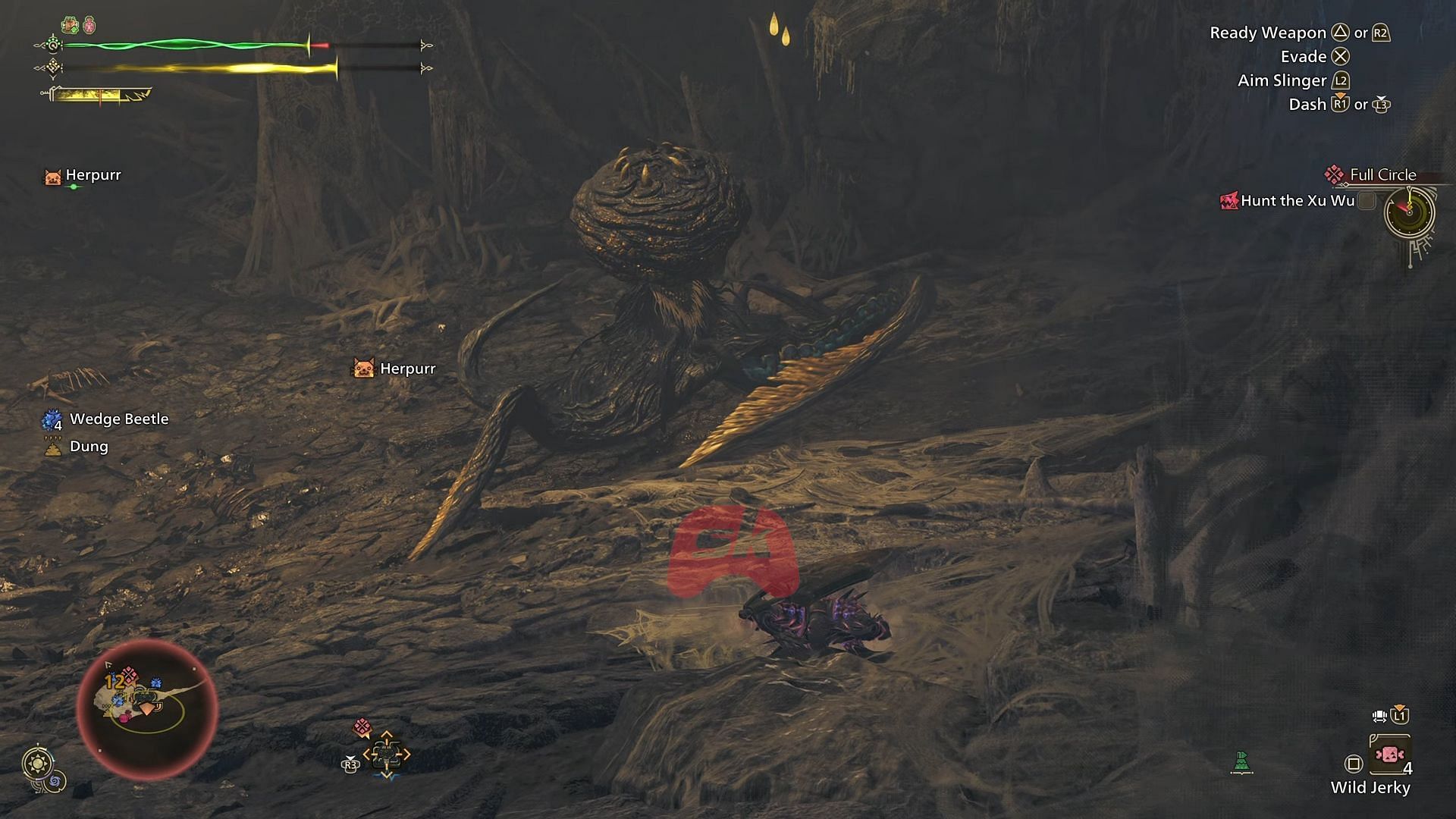Viewport: 1456px width, 819px height.
Task: Click the Herpurr palico name tag
Action: (x=406, y=369)
